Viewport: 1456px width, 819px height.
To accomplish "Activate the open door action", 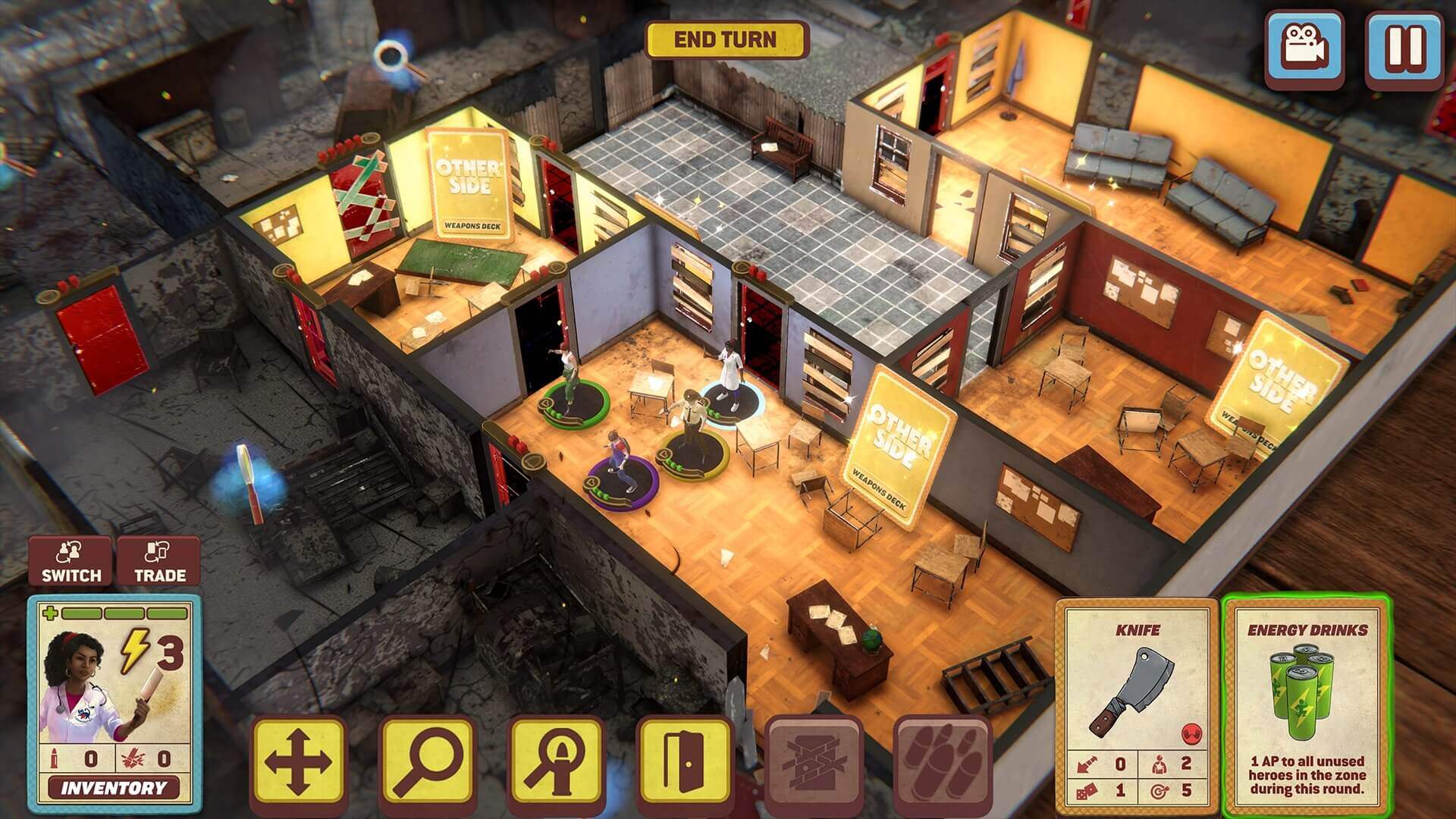I will pyautogui.click(x=684, y=764).
